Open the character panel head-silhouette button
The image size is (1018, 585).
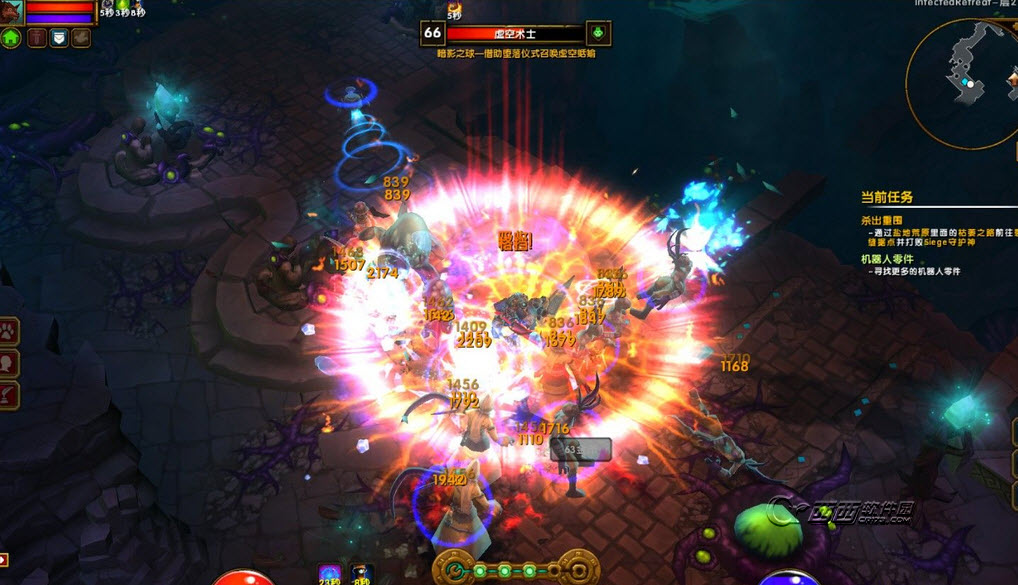9,361
